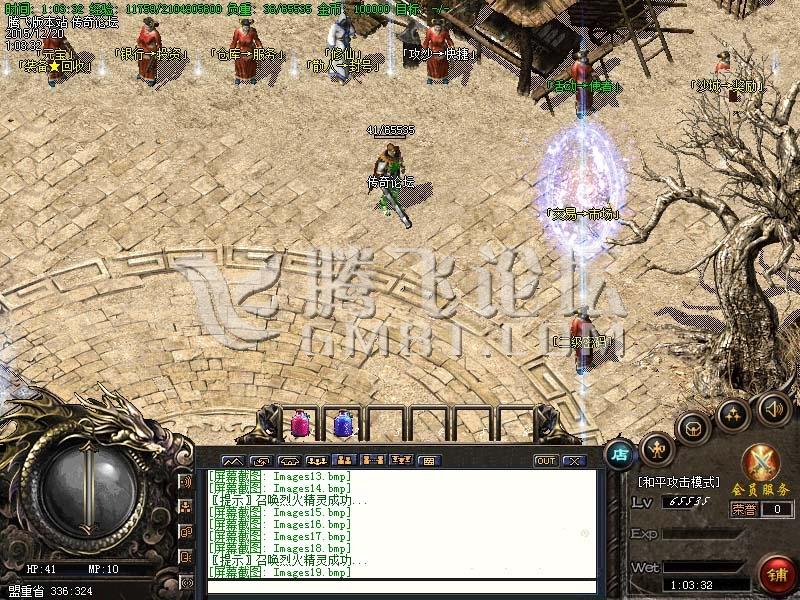Close the game with the X button

(x=573, y=461)
